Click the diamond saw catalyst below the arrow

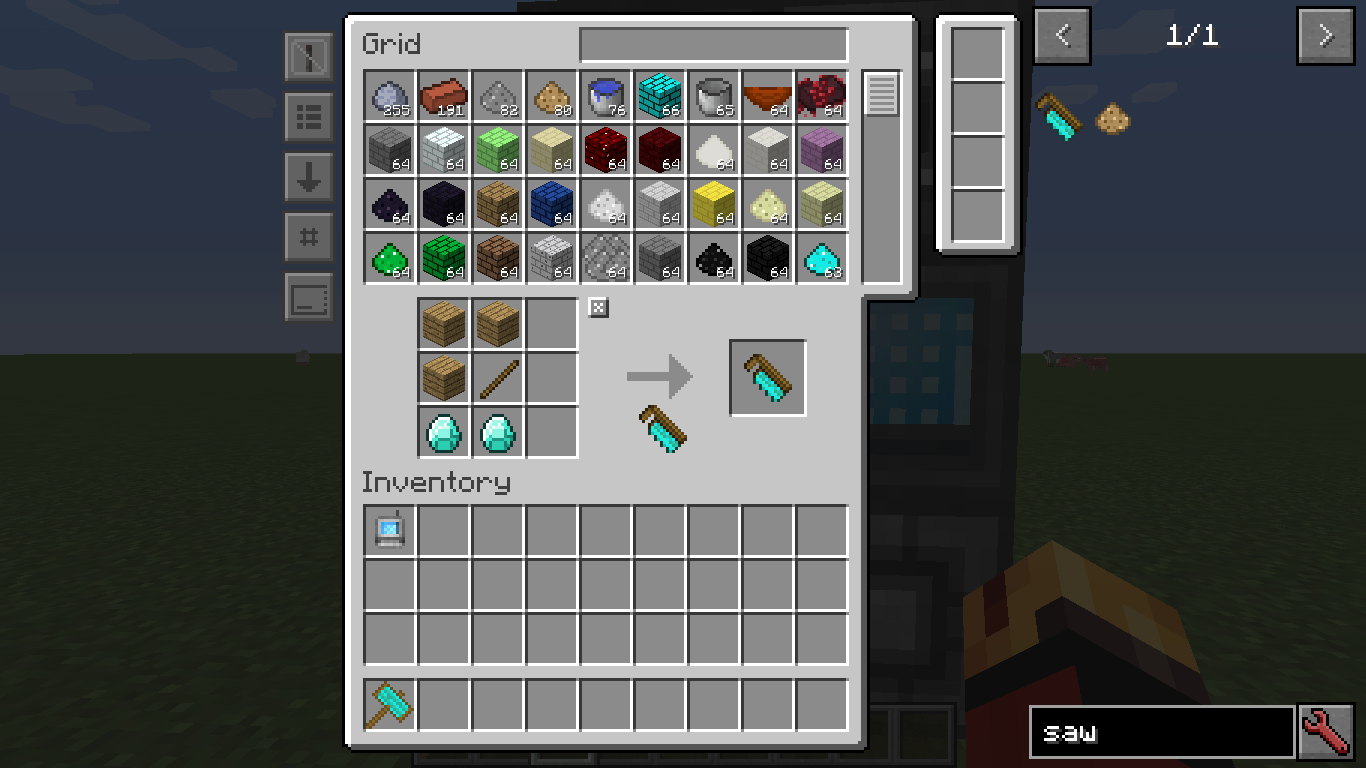click(x=663, y=430)
